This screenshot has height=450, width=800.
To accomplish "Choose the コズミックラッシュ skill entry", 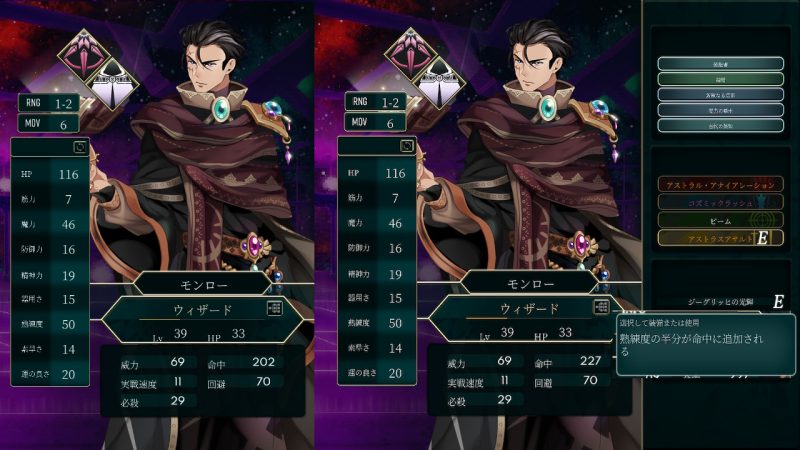I will 720,202.
